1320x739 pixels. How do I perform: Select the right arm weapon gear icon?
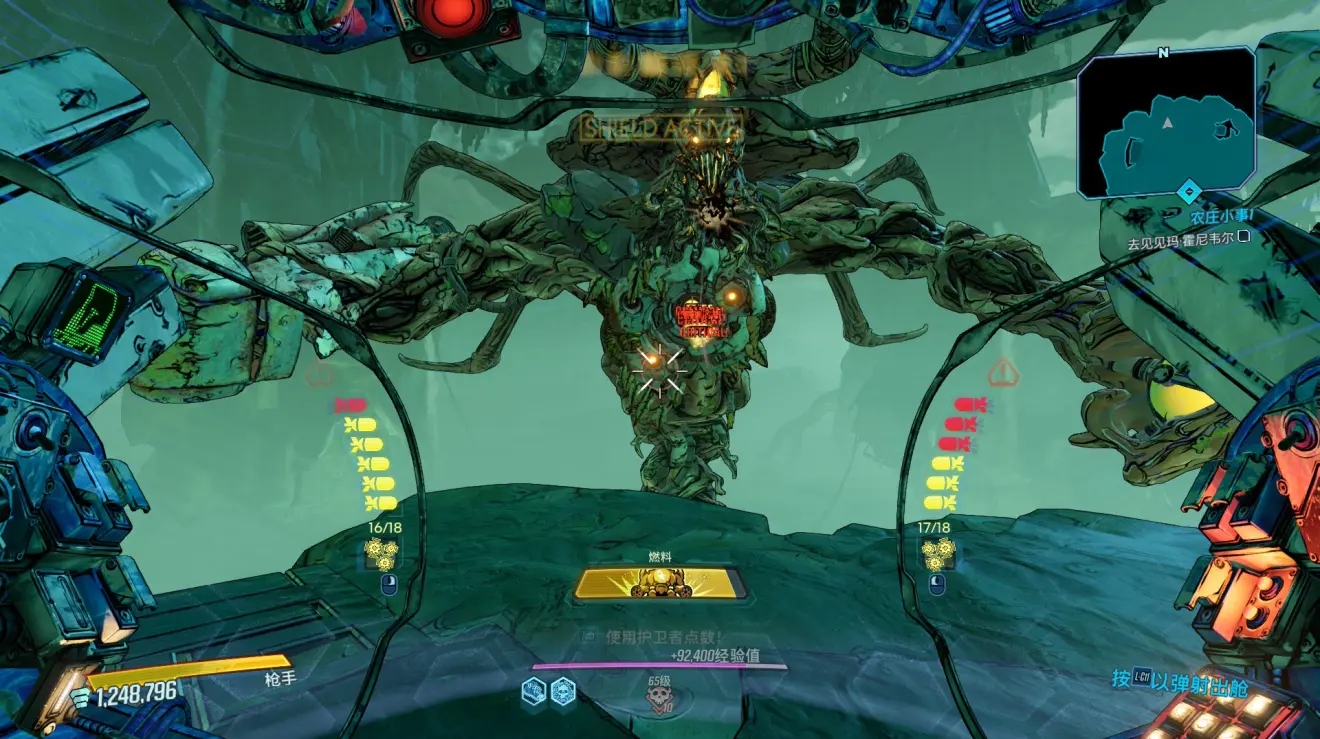937,551
